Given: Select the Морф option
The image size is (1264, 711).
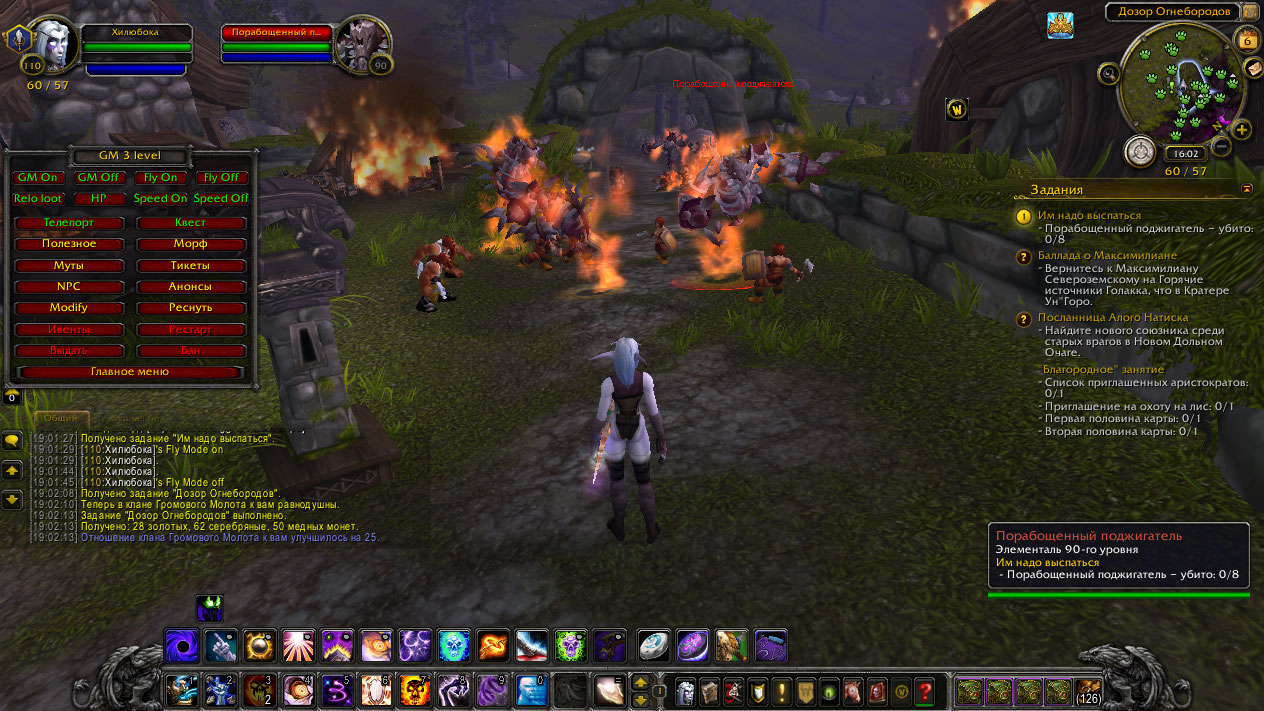Looking at the screenshot, I should pyautogui.click(x=190, y=244).
